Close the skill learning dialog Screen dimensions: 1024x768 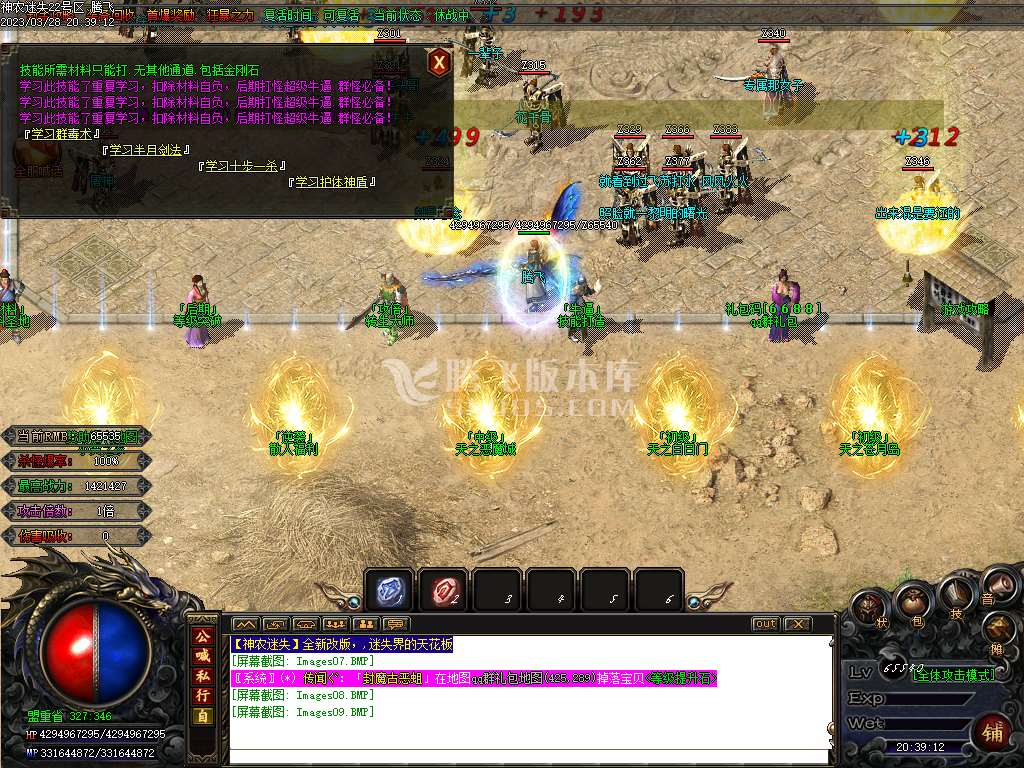coord(438,63)
